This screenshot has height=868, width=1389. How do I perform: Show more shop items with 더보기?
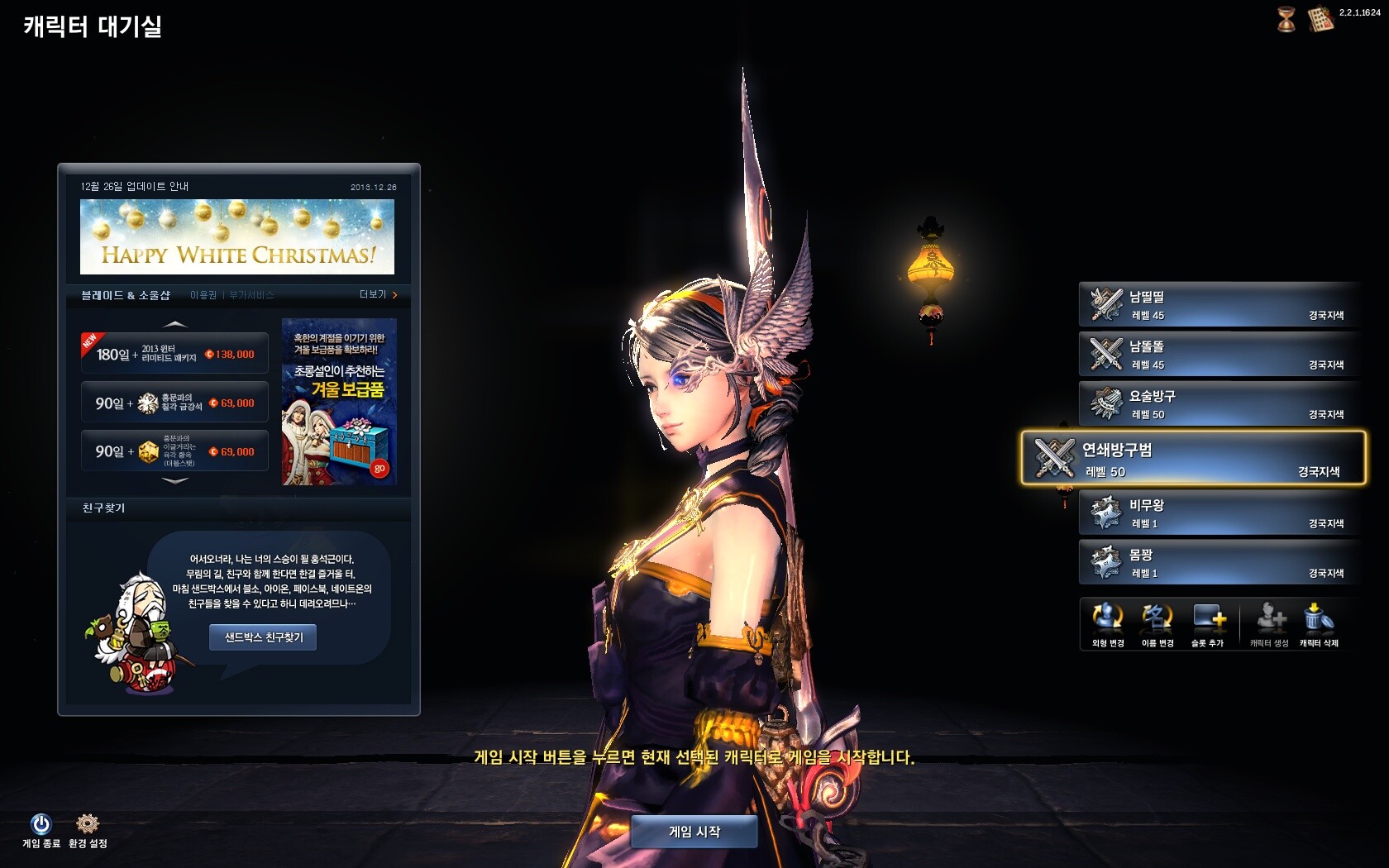[x=378, y=295]
